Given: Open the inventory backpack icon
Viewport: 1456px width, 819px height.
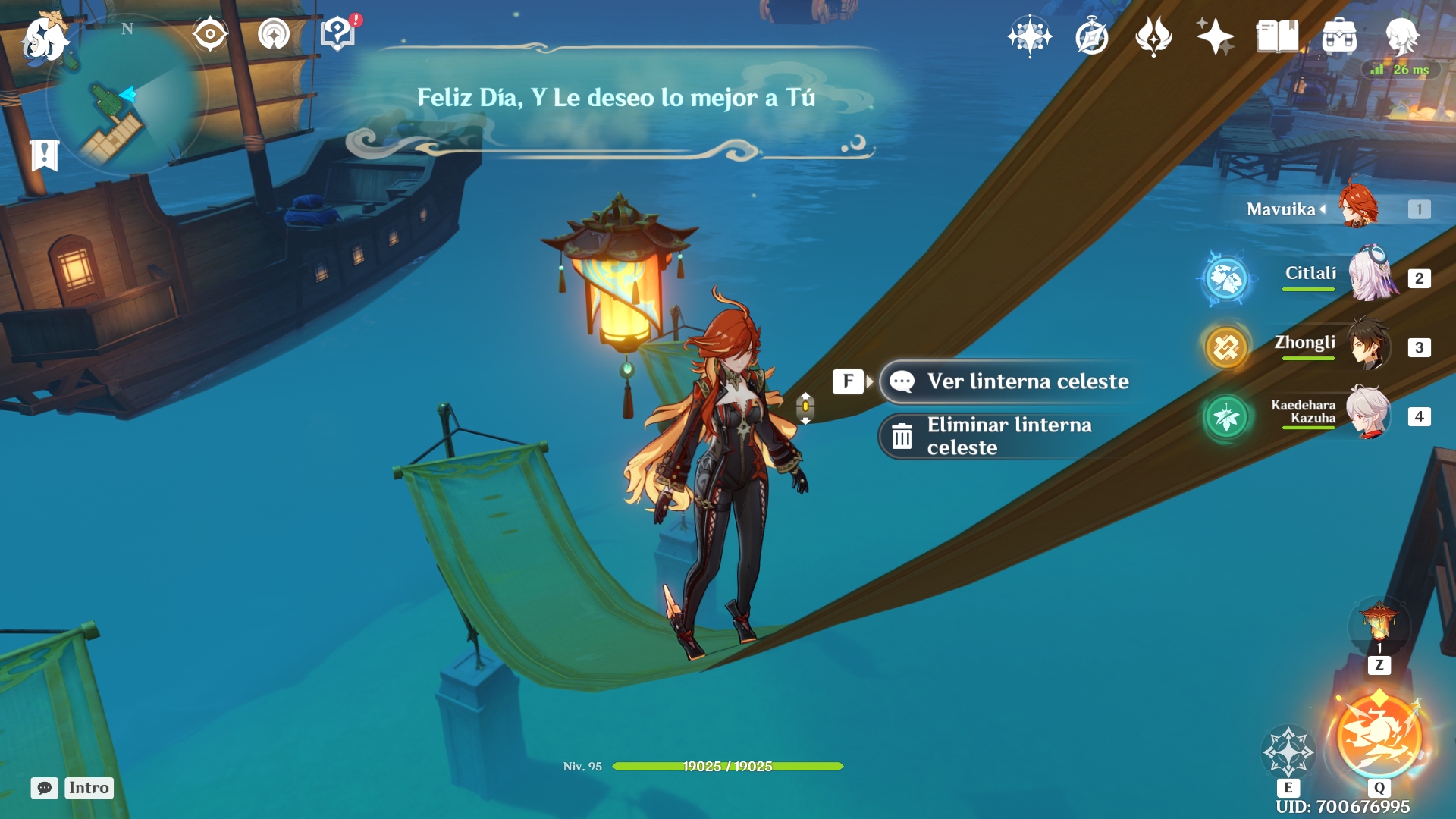Looking at the screenshot, I should (1339, 36).
